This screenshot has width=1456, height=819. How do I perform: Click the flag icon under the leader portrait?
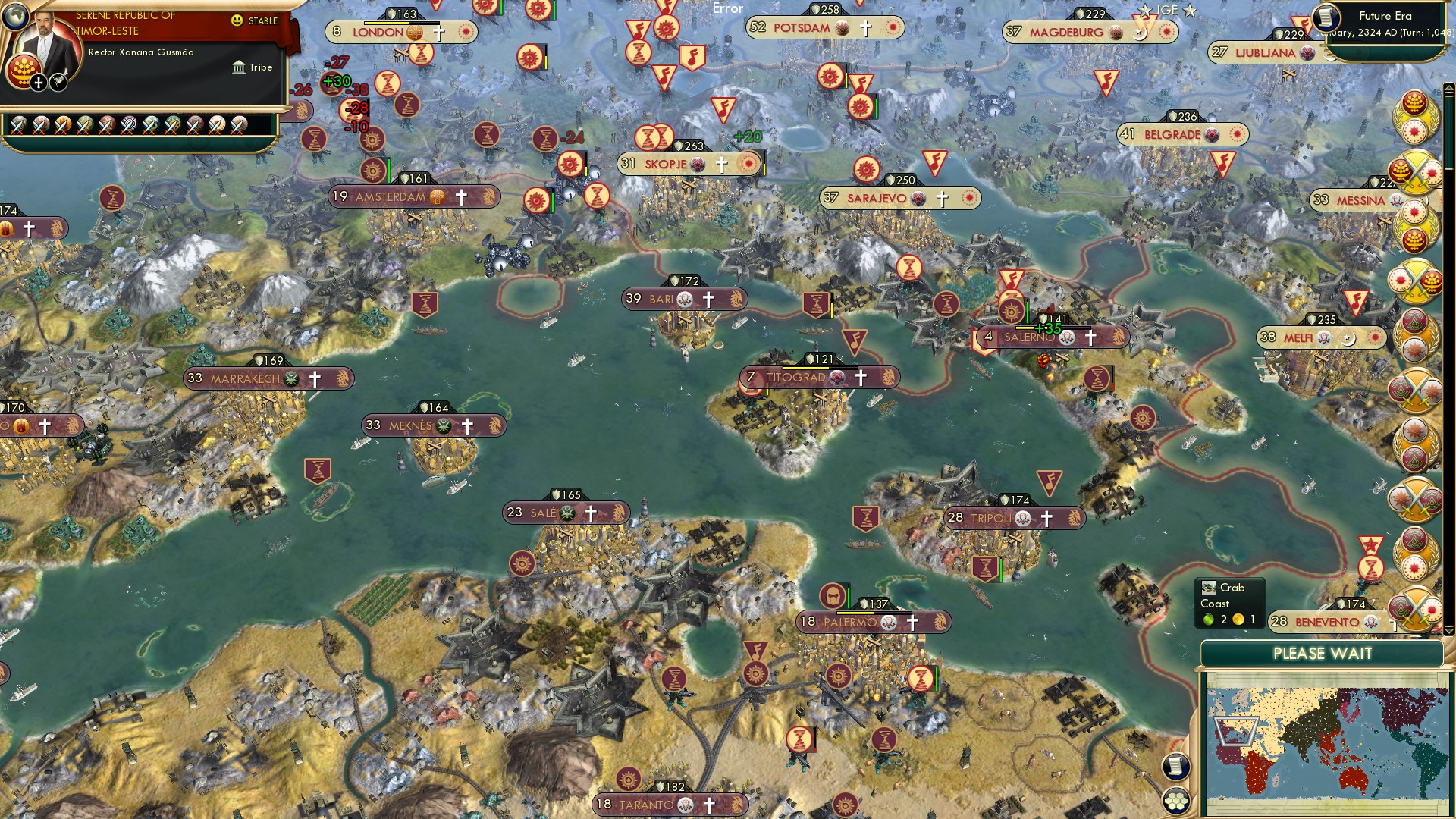click(x=58, y=83)
